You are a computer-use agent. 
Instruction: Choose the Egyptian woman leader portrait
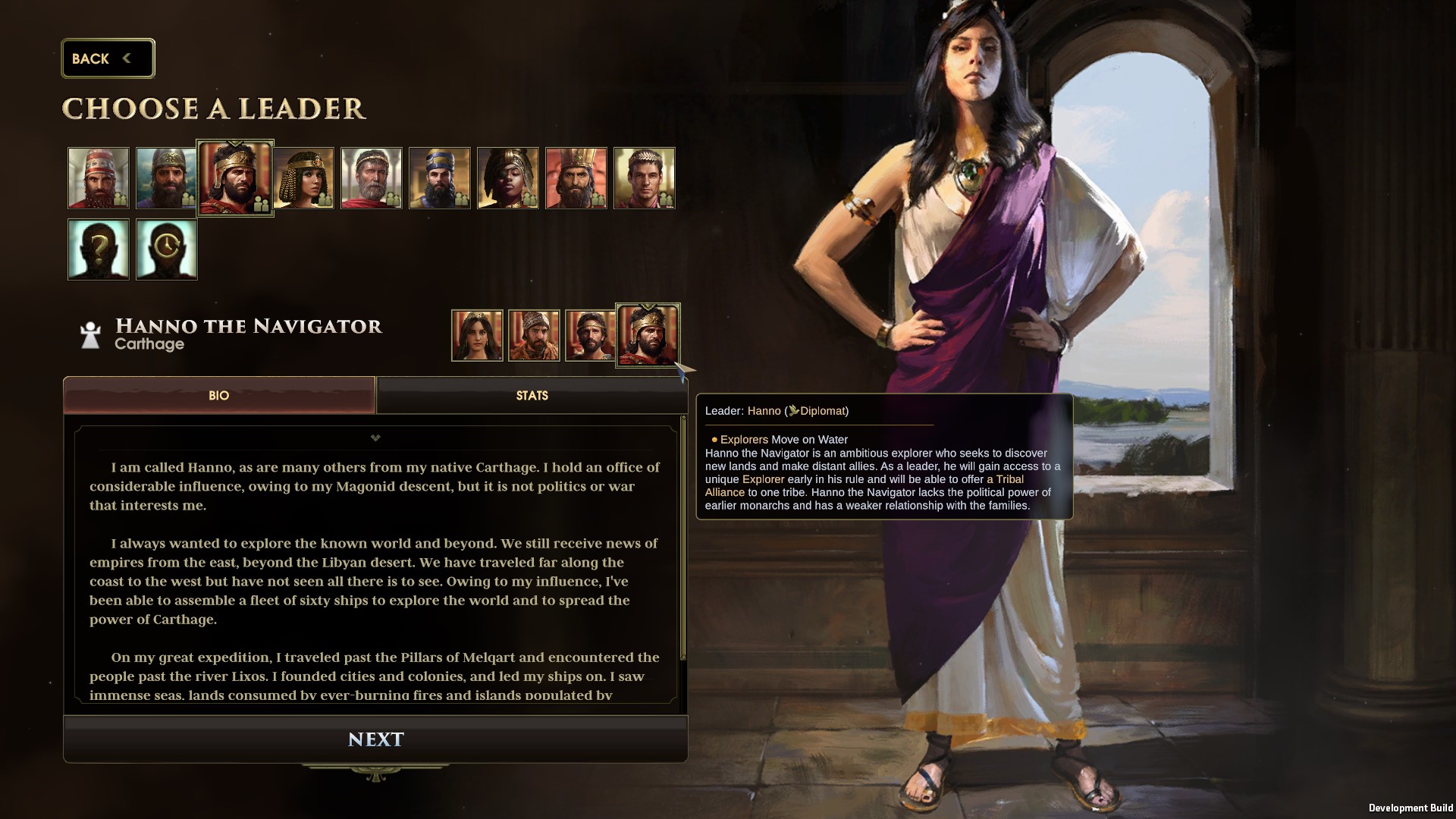point(305,178)
